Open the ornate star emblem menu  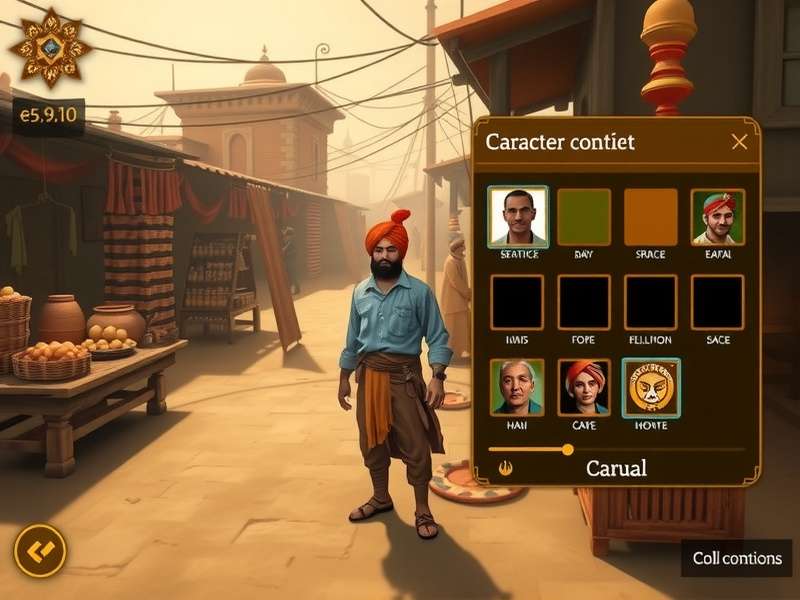pos(50,46)
